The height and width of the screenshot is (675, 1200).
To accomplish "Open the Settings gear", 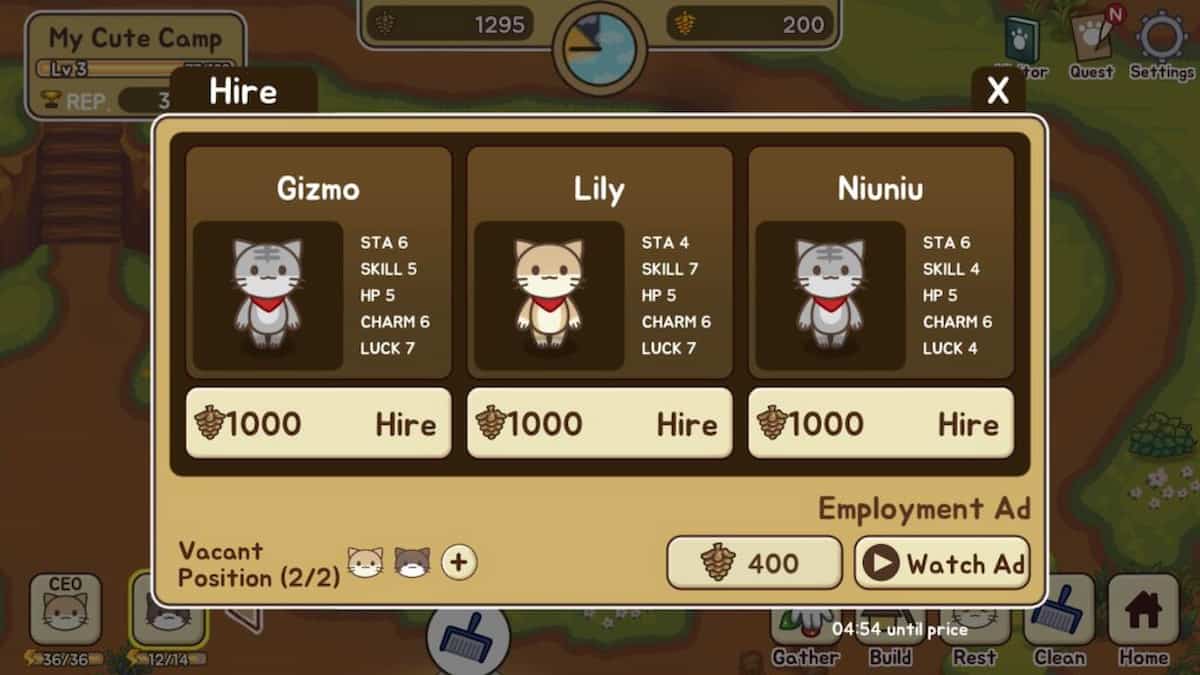I will coord(1162,40).
